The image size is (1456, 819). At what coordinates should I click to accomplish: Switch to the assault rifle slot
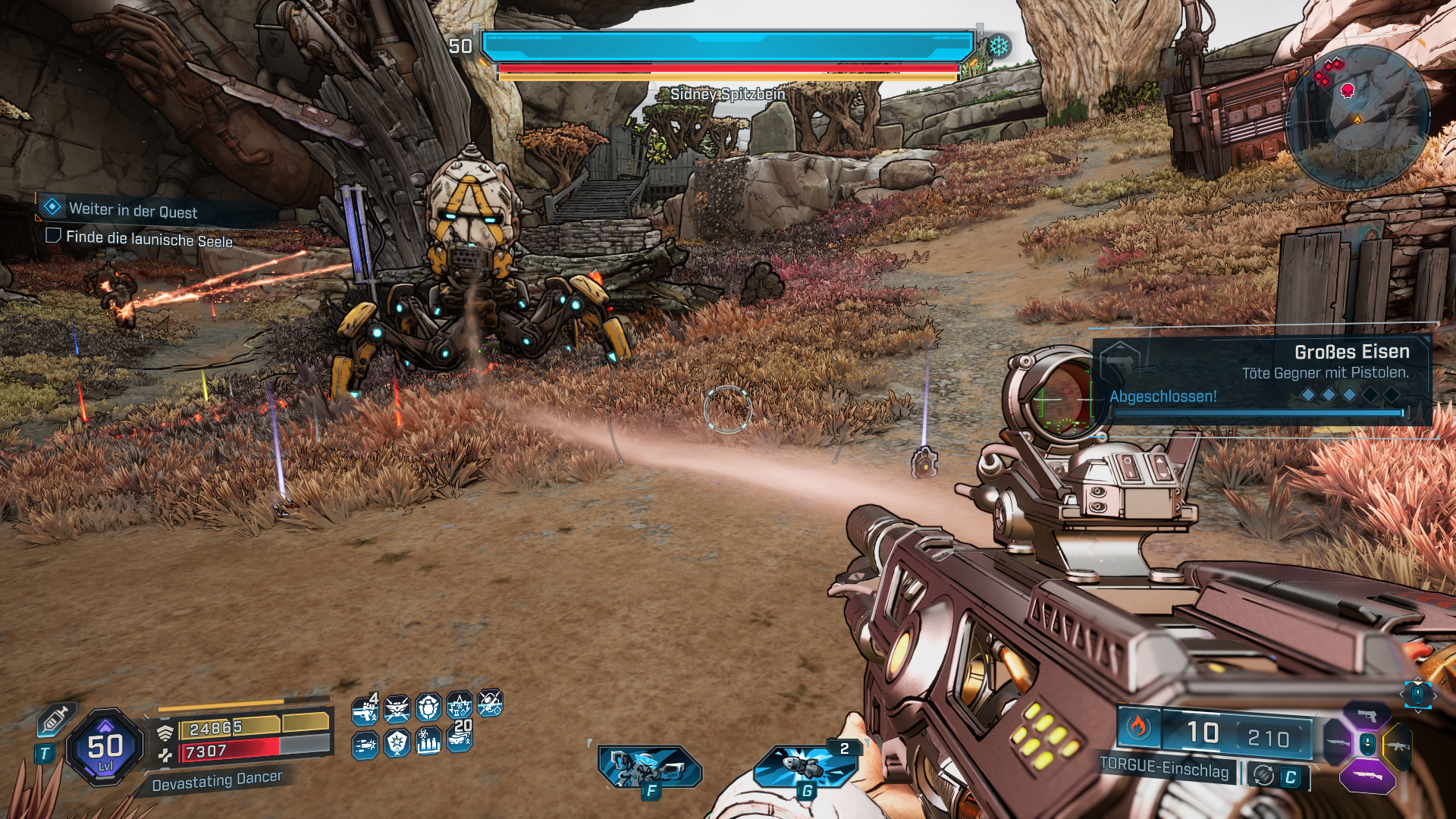pyautogui.click(x=1398, y=745)
